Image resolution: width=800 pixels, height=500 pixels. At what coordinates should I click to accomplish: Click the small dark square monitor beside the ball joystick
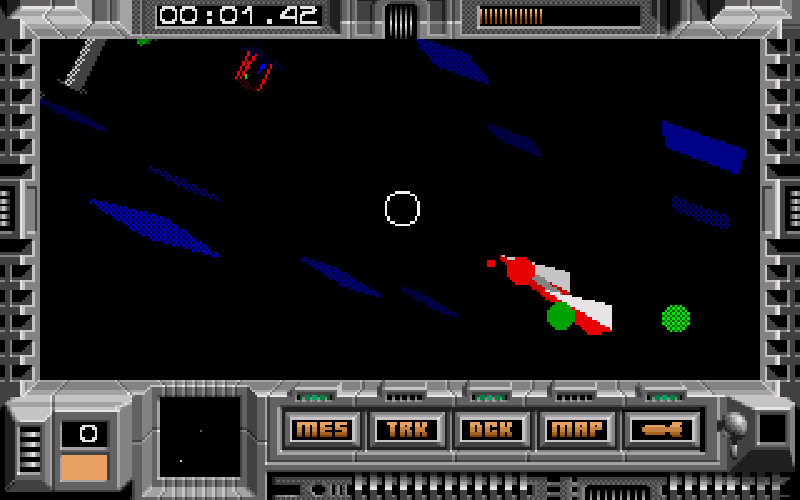point(773,429)
